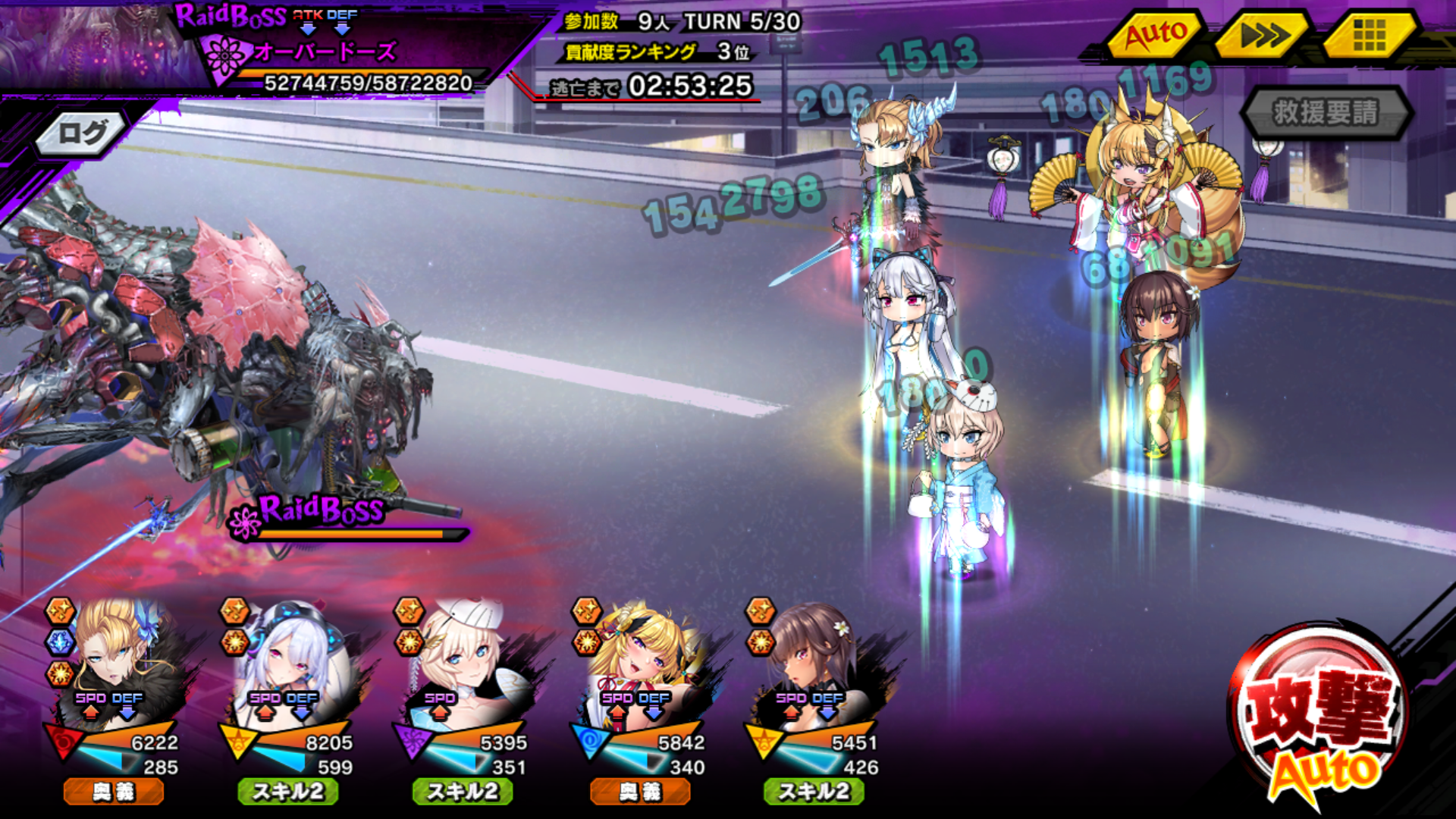This screenshot has width=1456, height=819.
Task: Open the battle ログ log
Action: click(x=82, y=134)
